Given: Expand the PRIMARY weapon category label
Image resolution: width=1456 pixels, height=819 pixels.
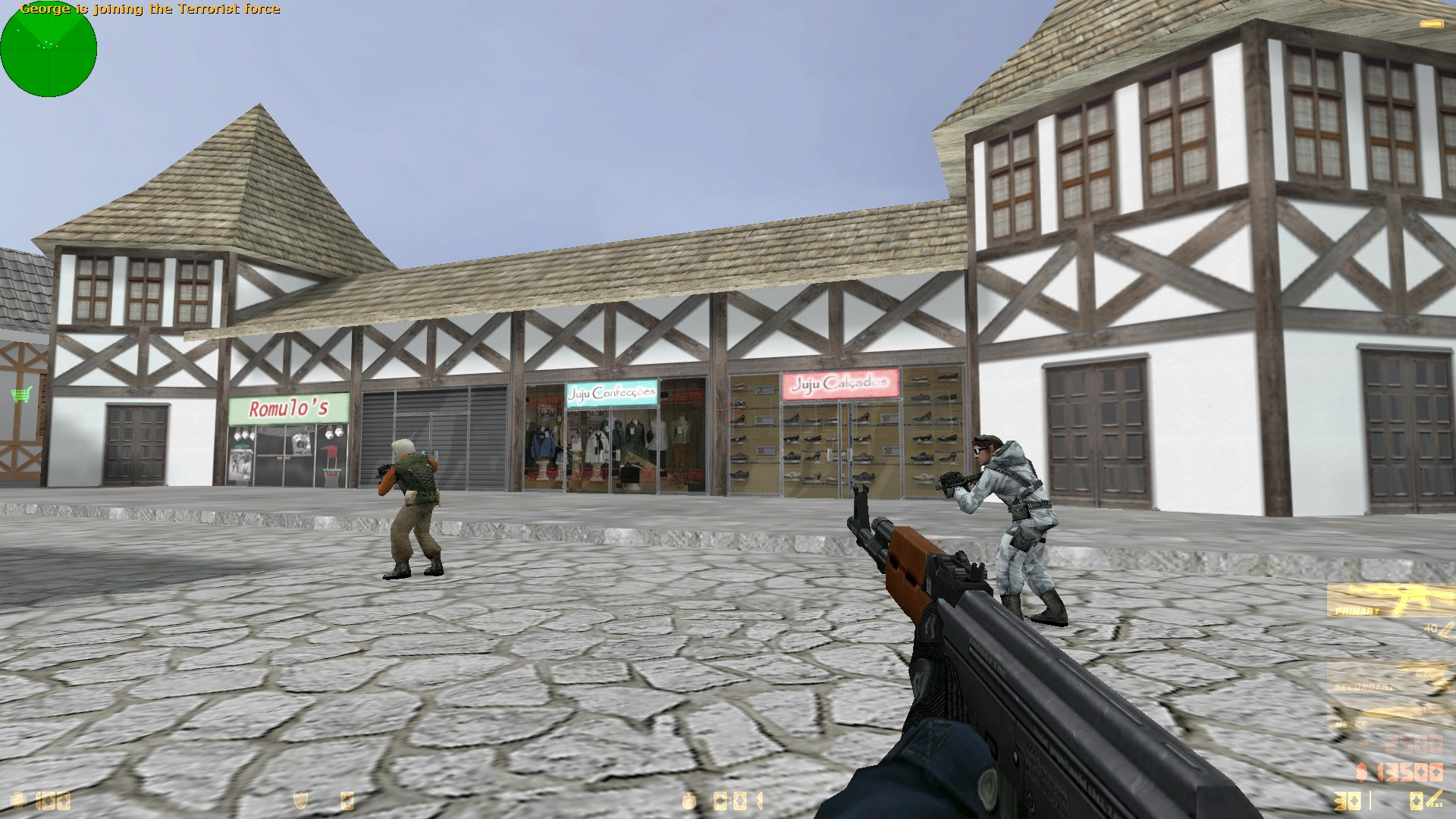Looking at the screenshot, I should click(1357, 610).
